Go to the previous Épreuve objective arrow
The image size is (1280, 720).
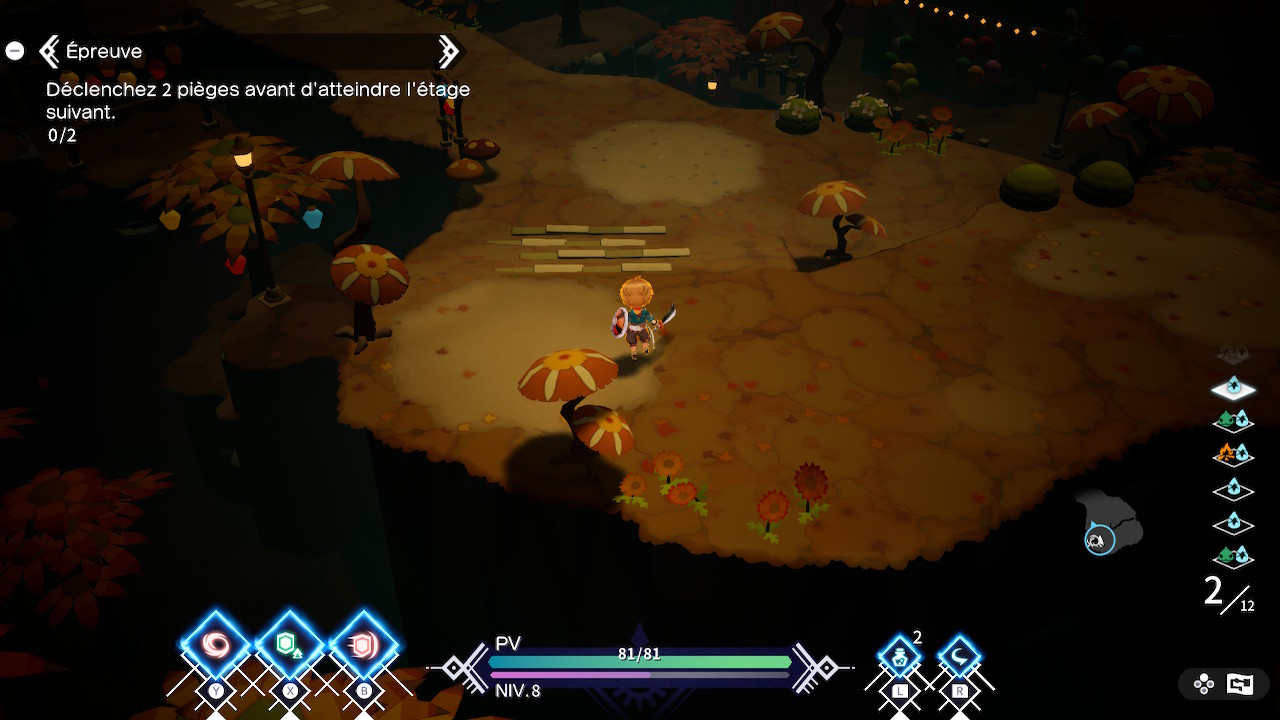(x=49, y=51)
